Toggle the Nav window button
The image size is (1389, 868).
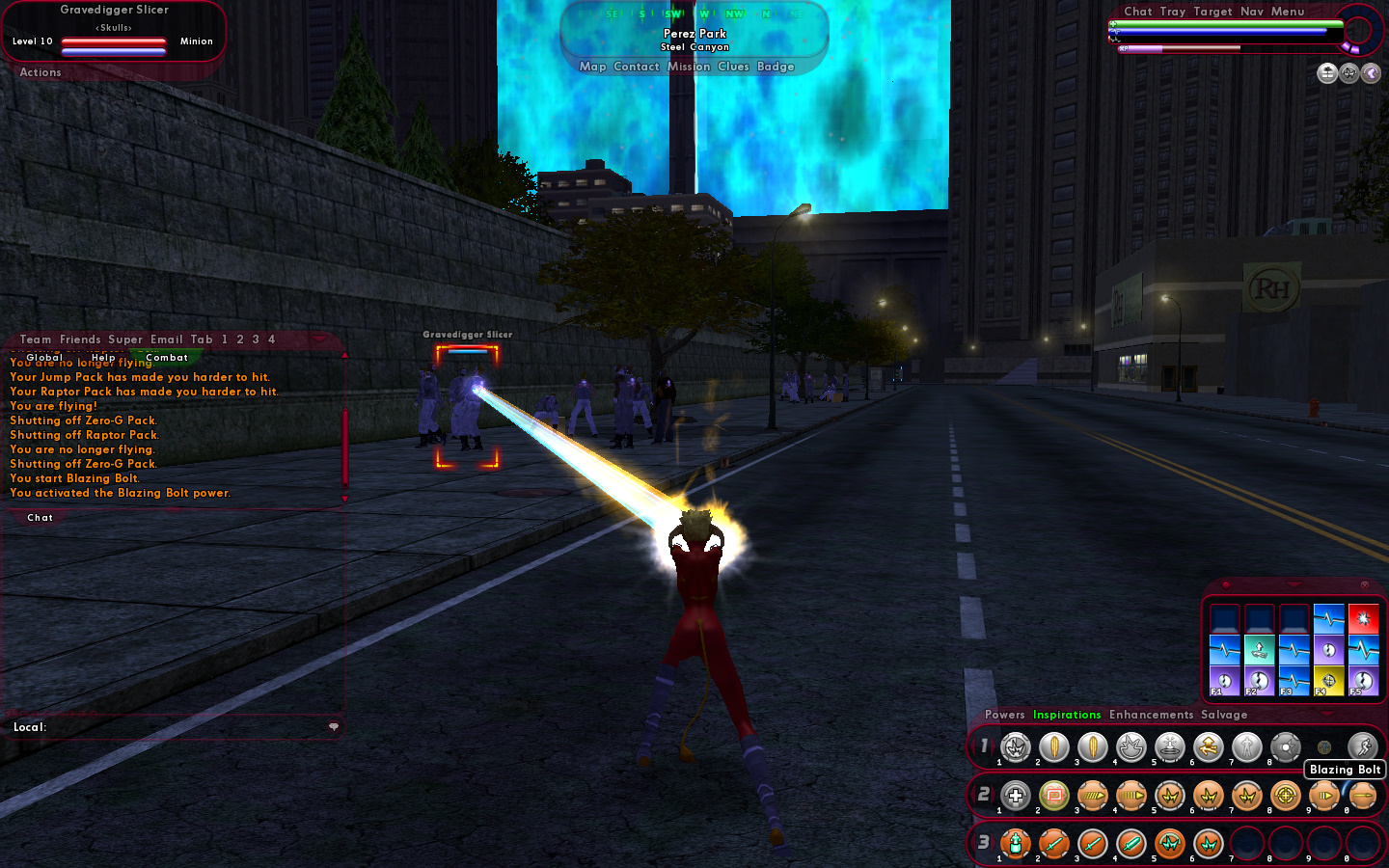(1252, 12)
